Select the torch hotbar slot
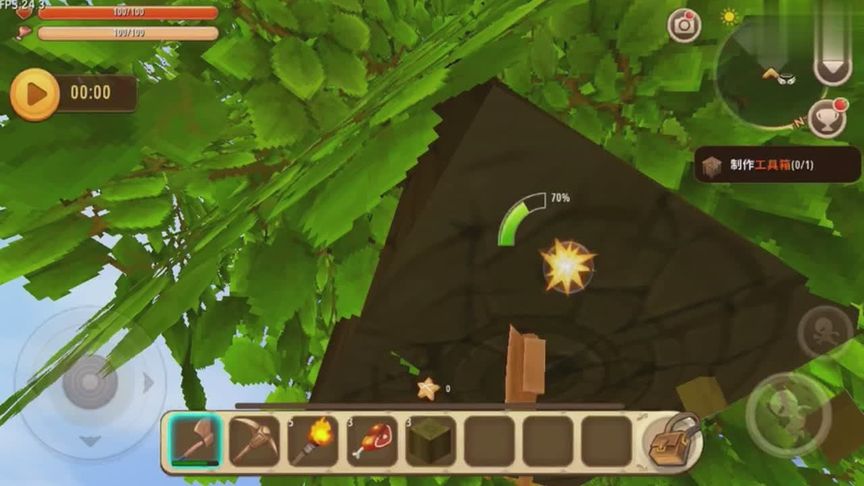 tap(313, 441)
